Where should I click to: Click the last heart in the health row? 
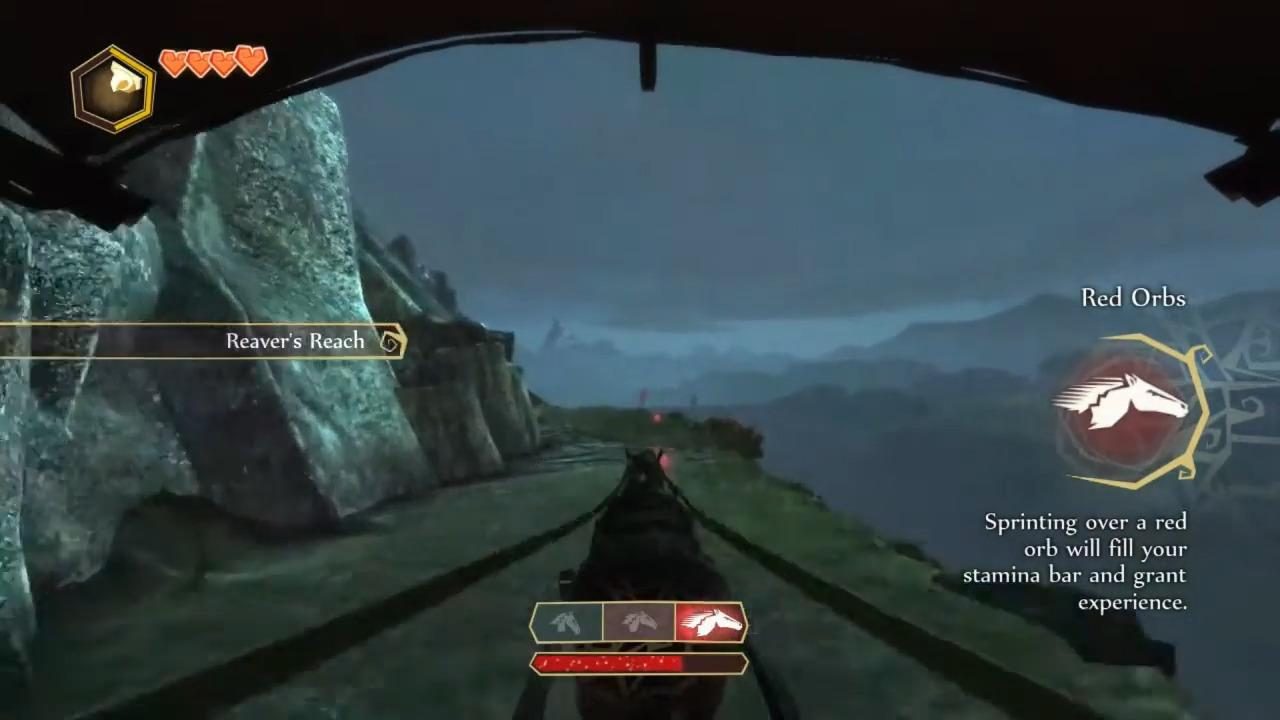pos(250,62)
